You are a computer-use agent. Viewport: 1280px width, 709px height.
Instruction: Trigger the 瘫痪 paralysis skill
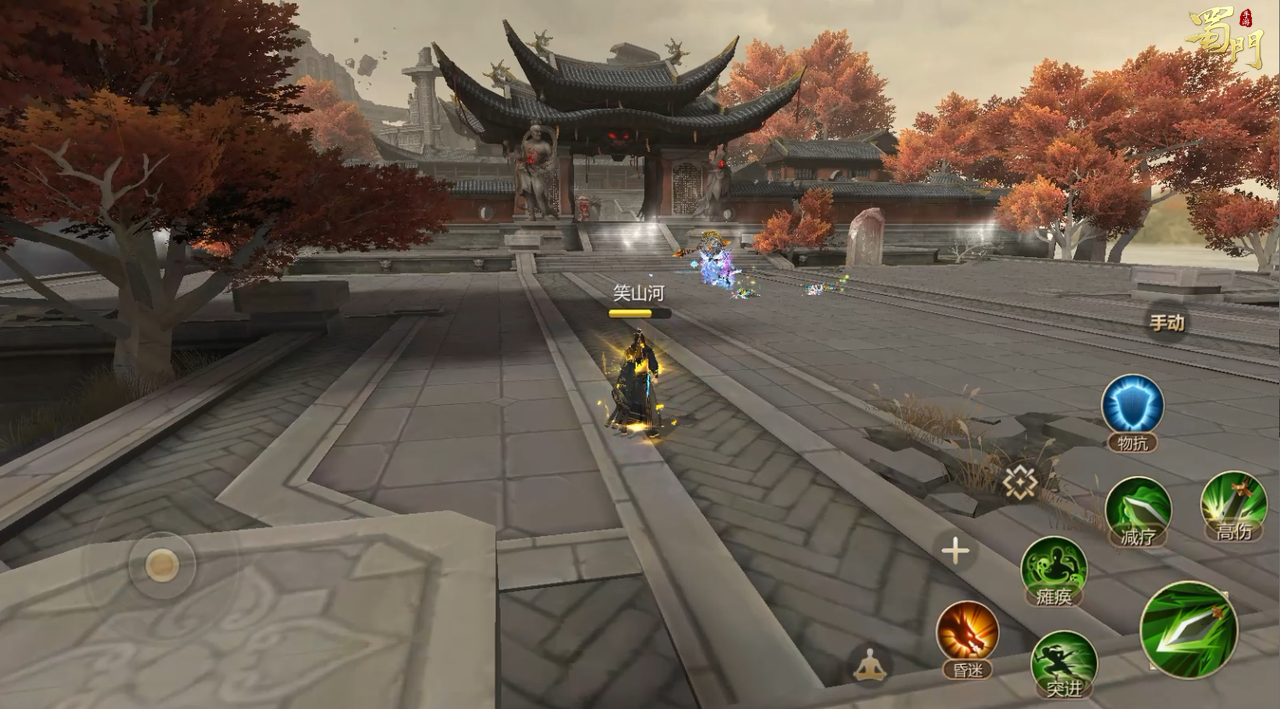coord(1053,565)
